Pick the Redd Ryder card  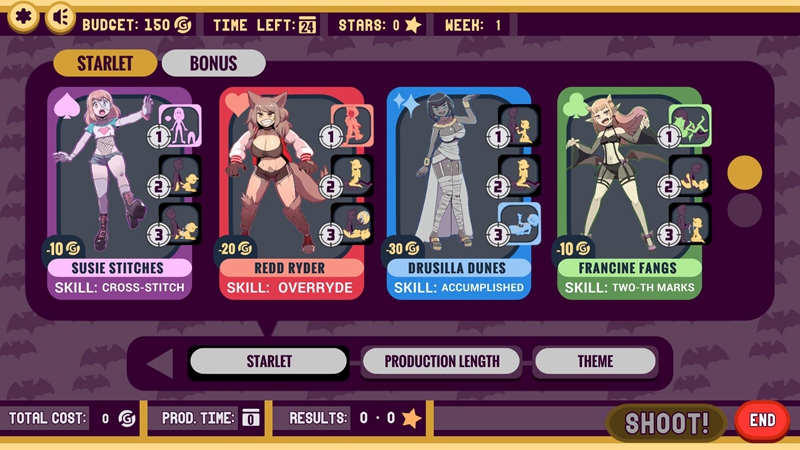tap(289, 192)
